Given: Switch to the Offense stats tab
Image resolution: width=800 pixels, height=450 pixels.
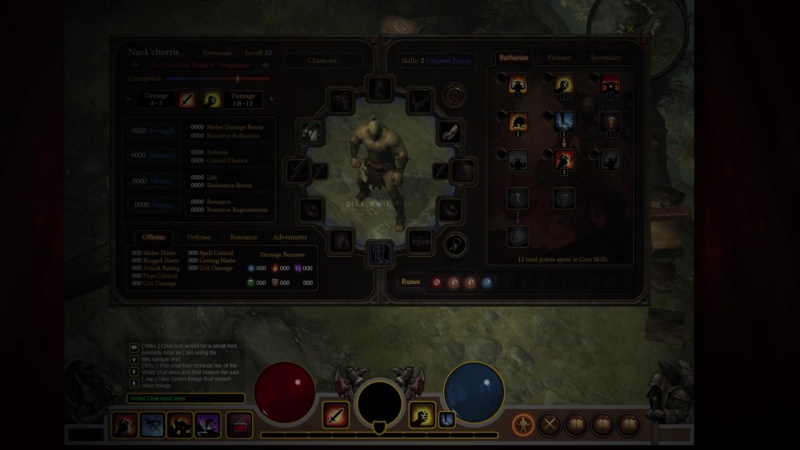Looking at the screenshot, I should [154, 237].
